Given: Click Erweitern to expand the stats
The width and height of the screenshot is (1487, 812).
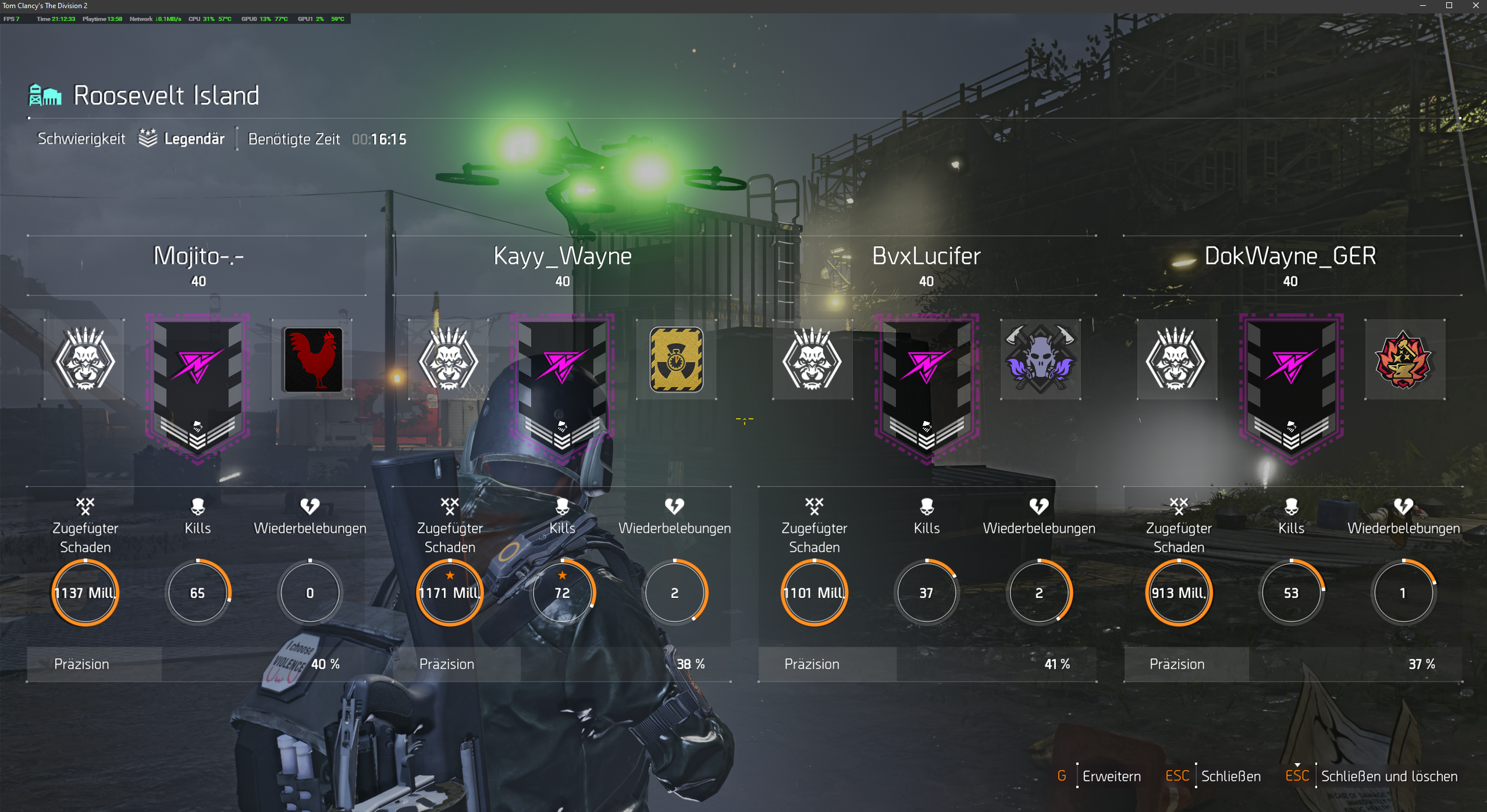Looking at the screenshot, I should [x=1111, y=777].
